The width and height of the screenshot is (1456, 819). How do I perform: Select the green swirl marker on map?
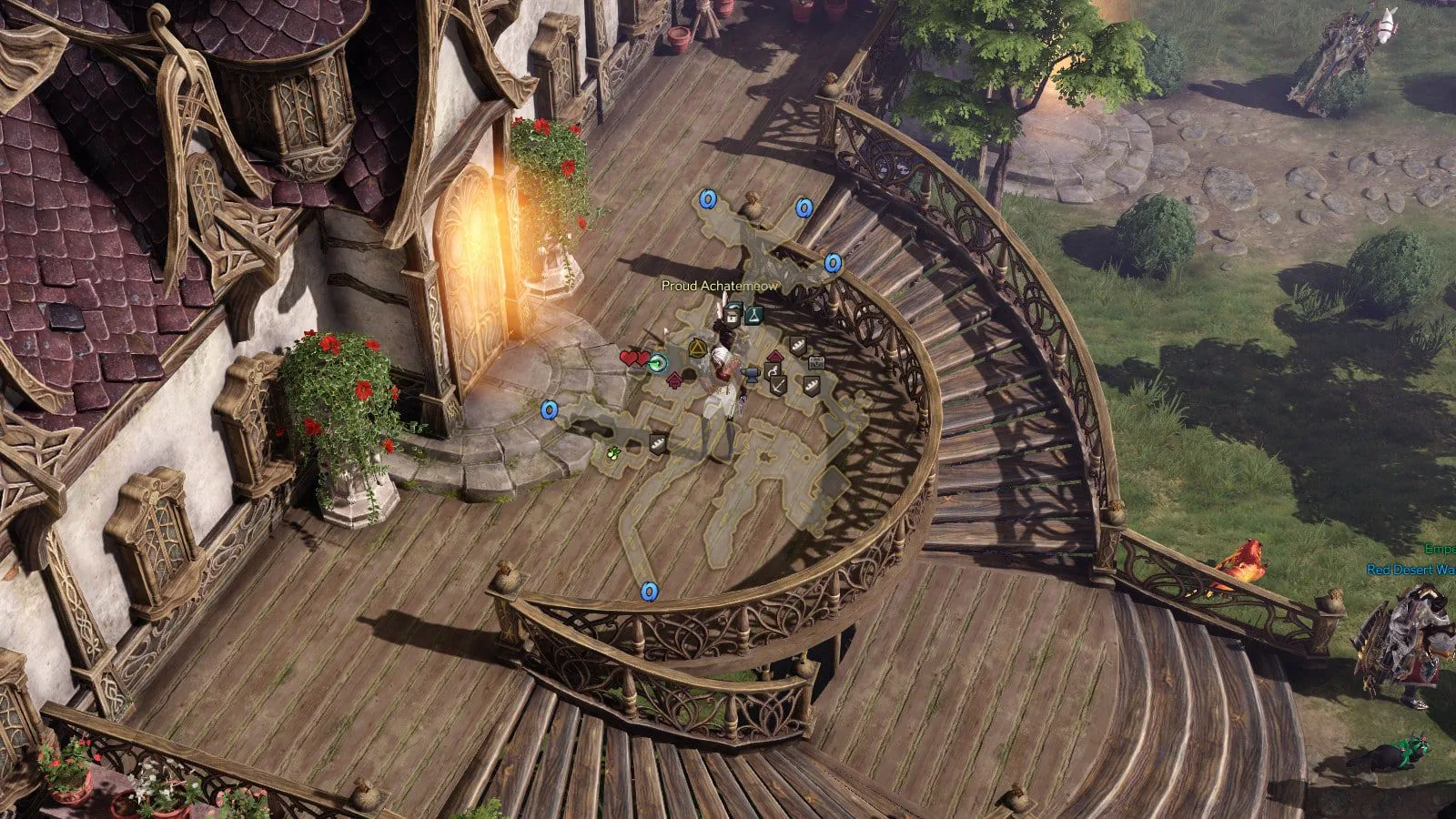pos(657,362)
